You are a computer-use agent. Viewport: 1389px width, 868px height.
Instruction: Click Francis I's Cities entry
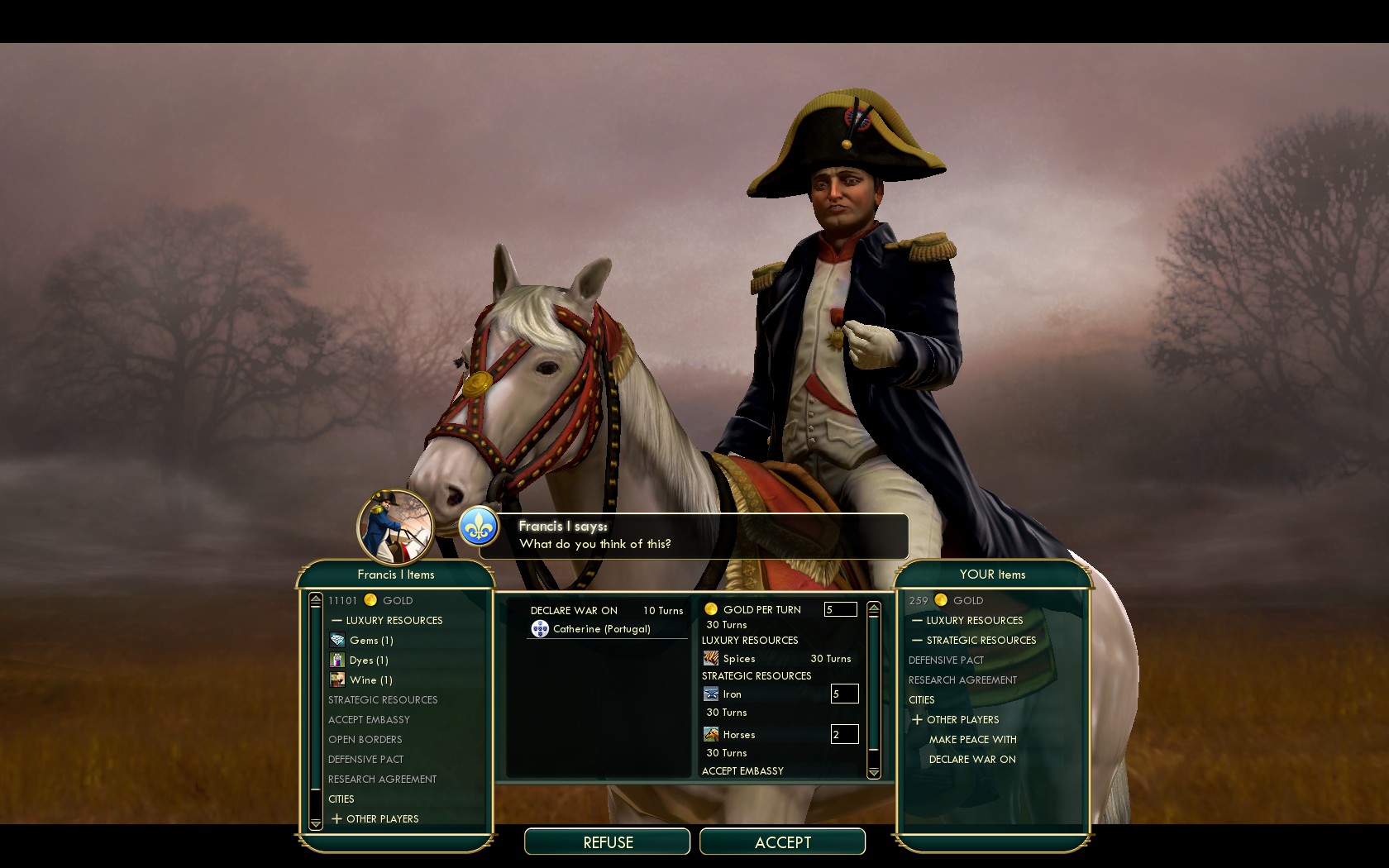tap(341, 799)
